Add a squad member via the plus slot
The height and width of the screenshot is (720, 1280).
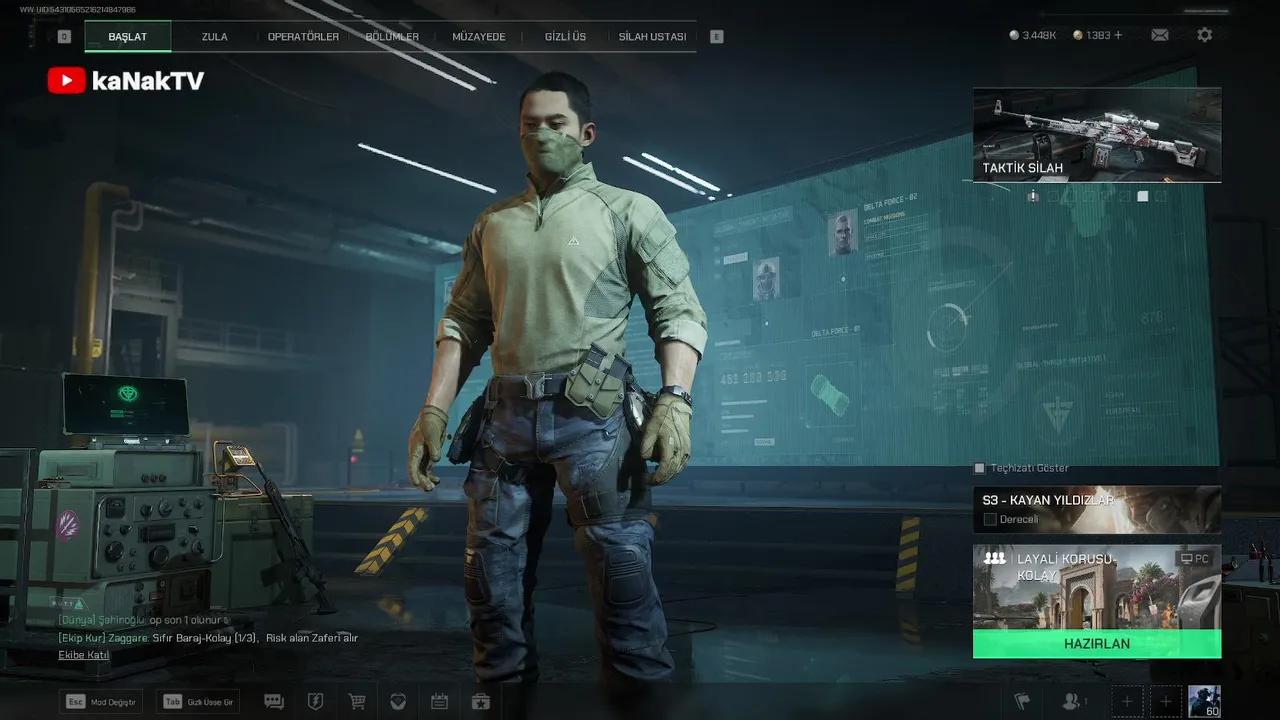point(1127,701)
